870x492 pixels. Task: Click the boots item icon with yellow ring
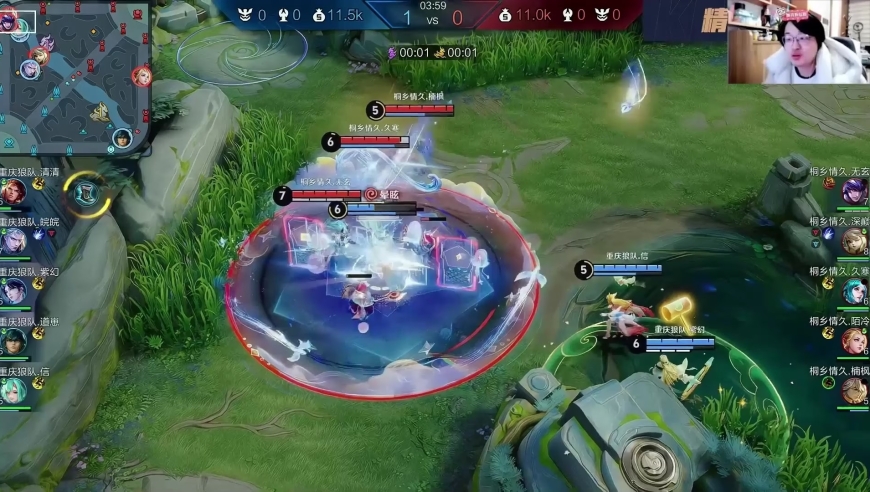pos(87,193)
